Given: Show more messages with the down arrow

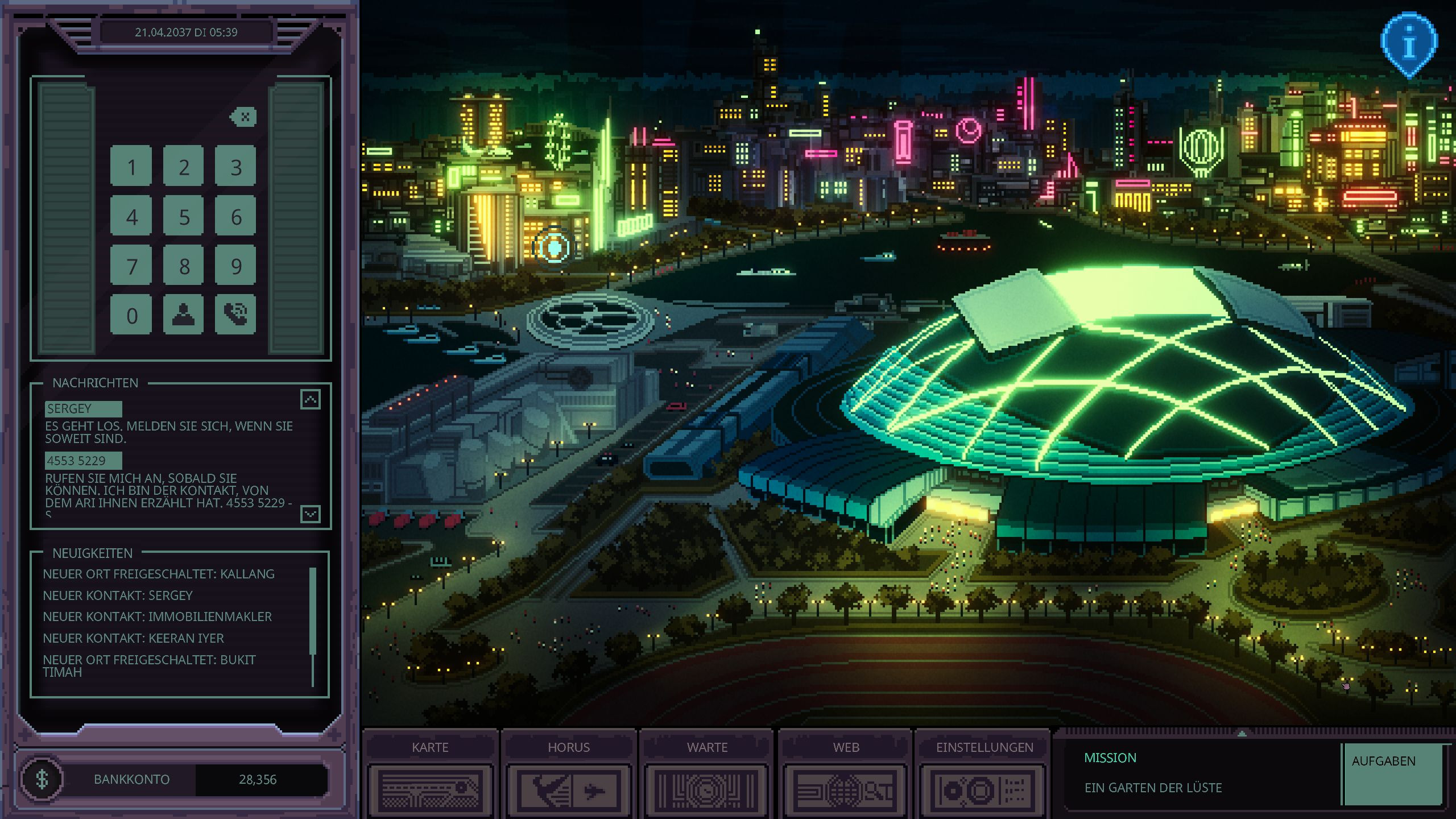Looking at the screenshot, I should 310,514.
